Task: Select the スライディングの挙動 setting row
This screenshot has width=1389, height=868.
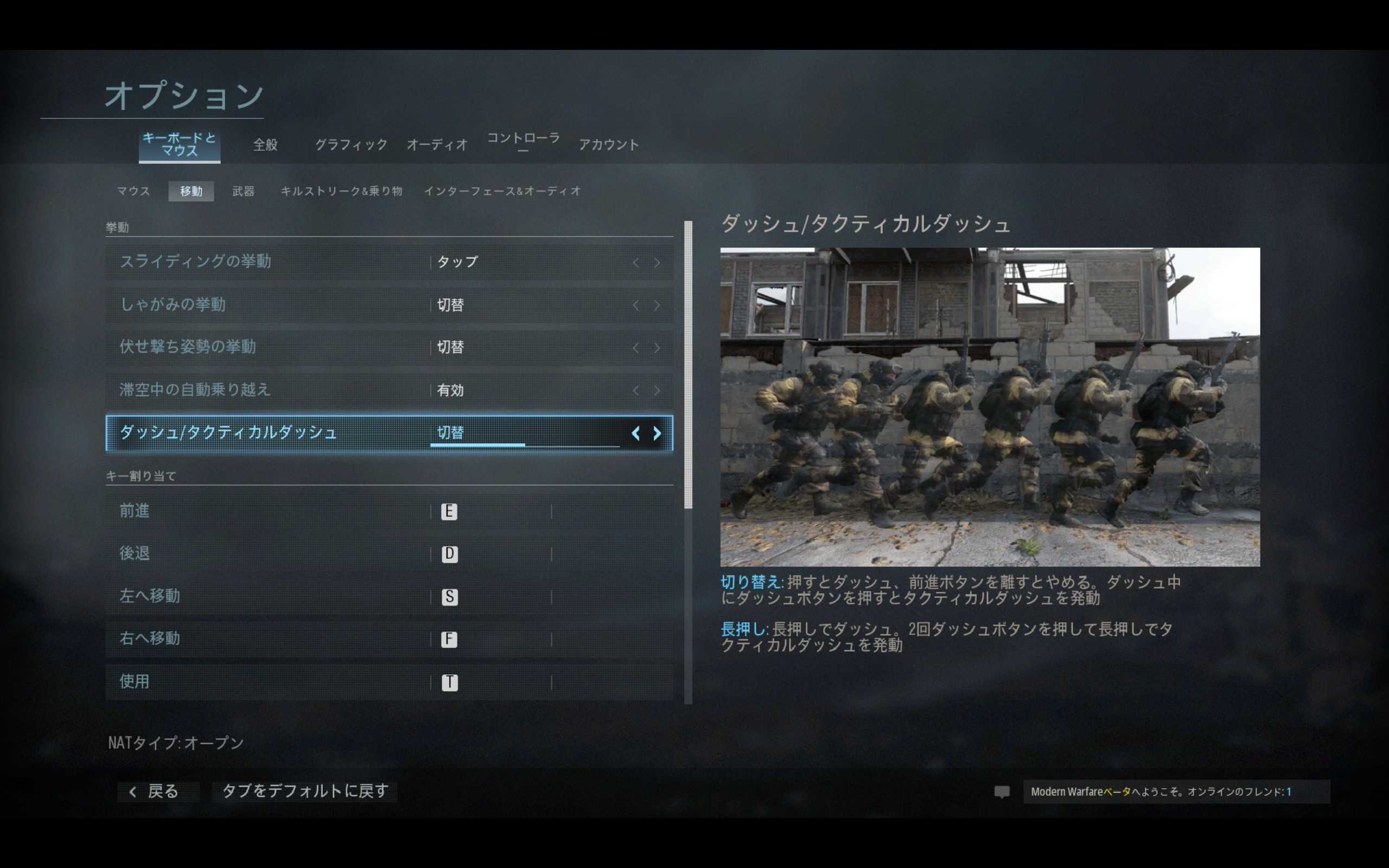Action: point(389,263)
